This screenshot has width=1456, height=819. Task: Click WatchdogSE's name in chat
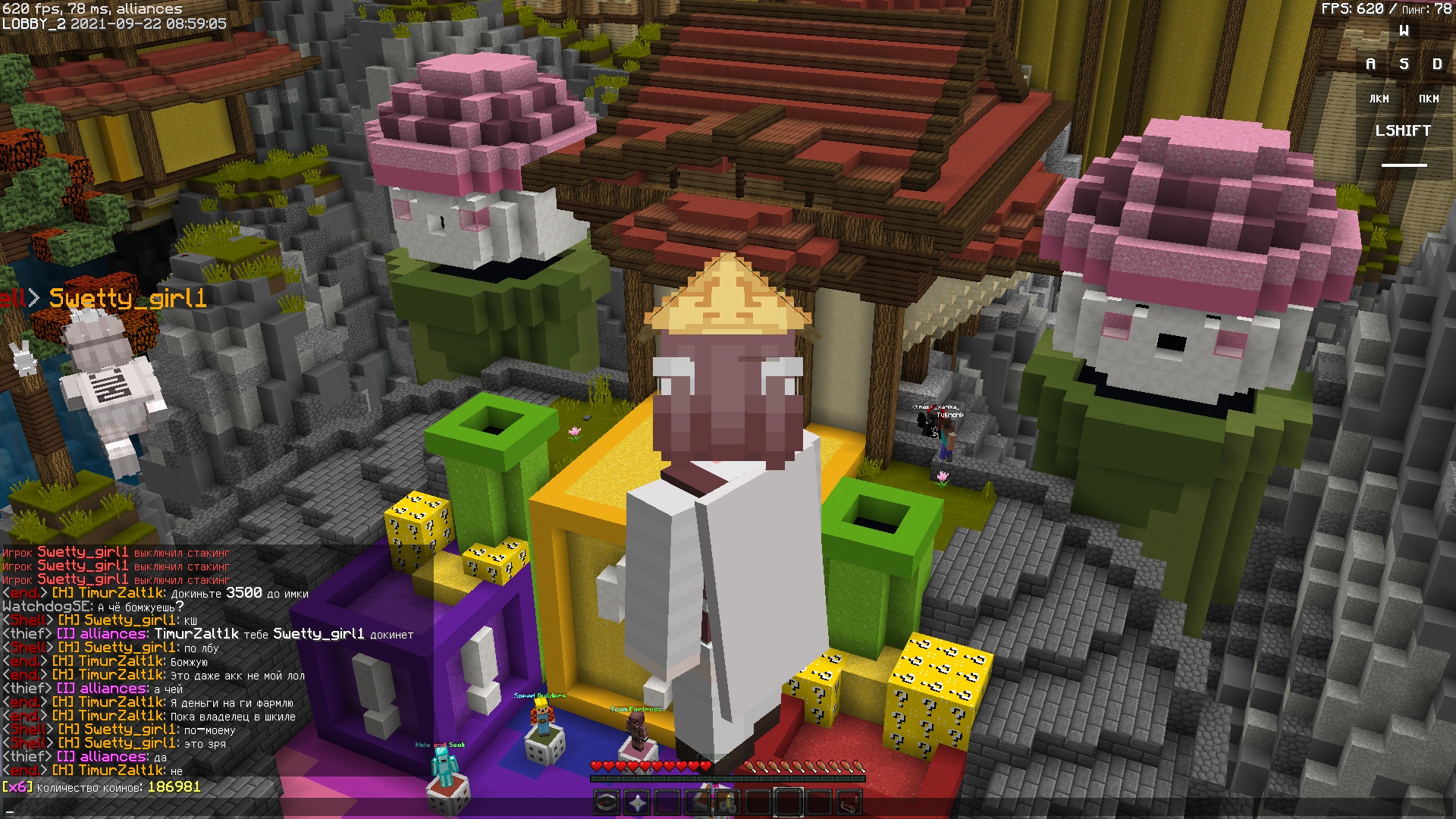coord(47,607)
